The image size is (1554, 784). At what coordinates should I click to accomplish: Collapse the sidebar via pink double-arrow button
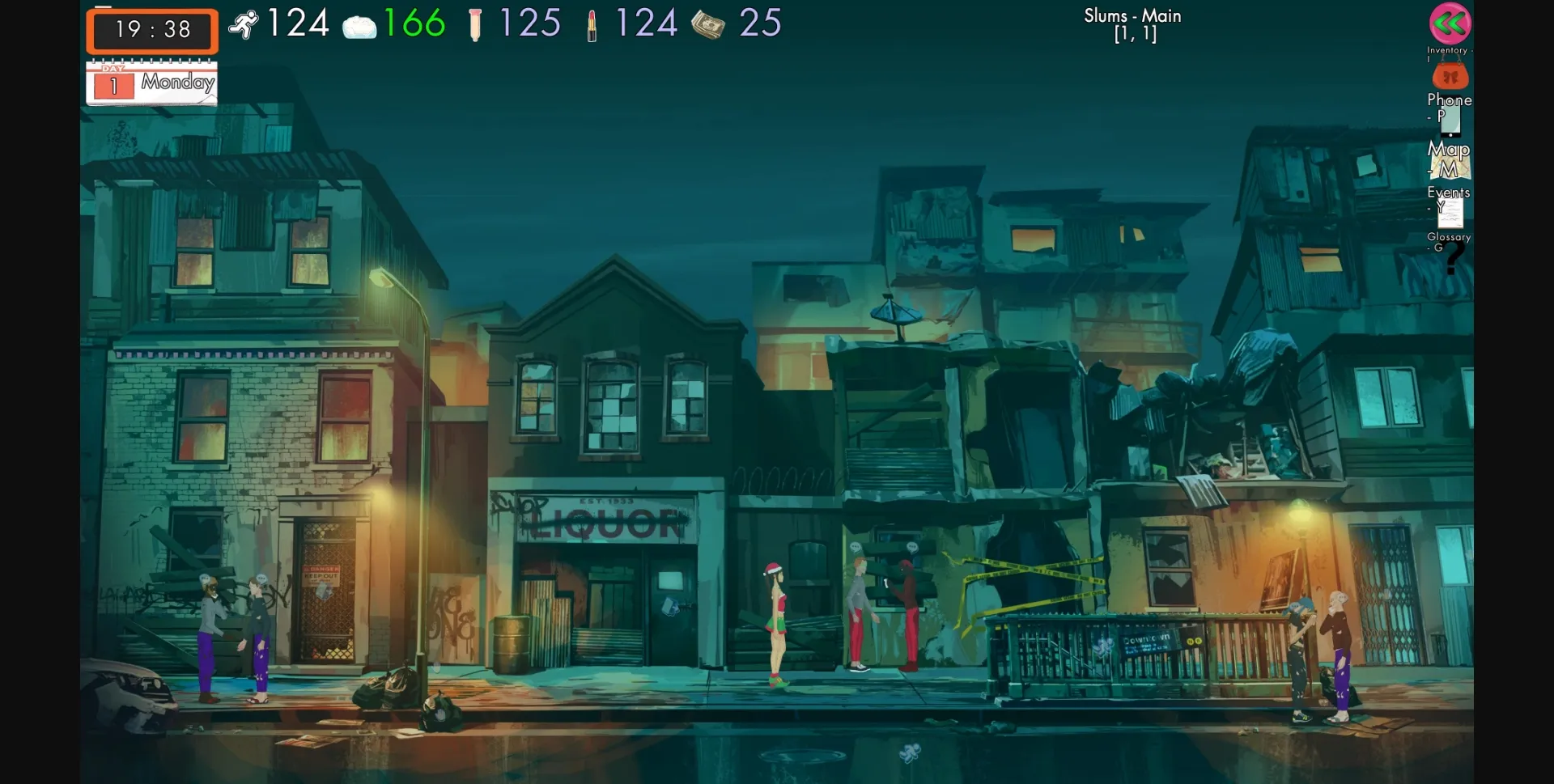[1449, 24]
